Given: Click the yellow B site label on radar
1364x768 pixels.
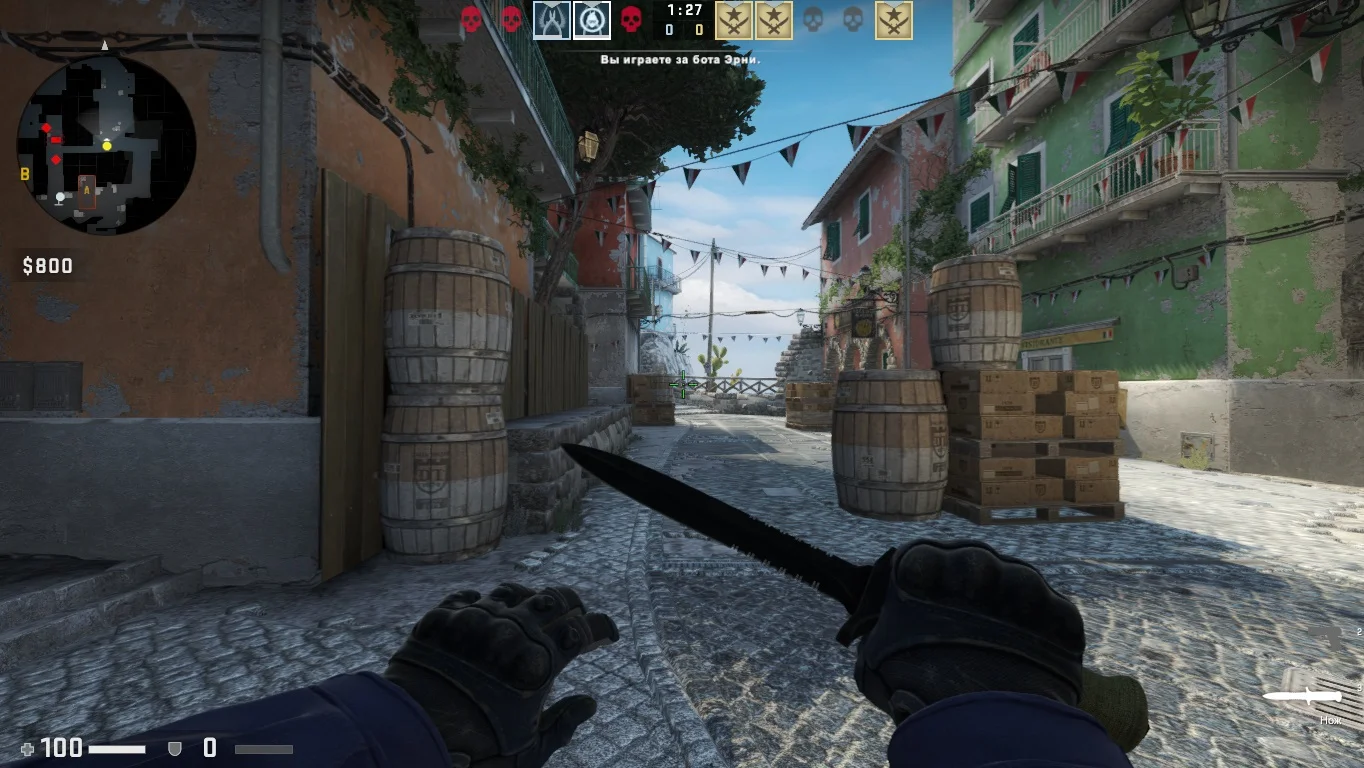Looking at the screenshot, I should [x=25, y=174].
